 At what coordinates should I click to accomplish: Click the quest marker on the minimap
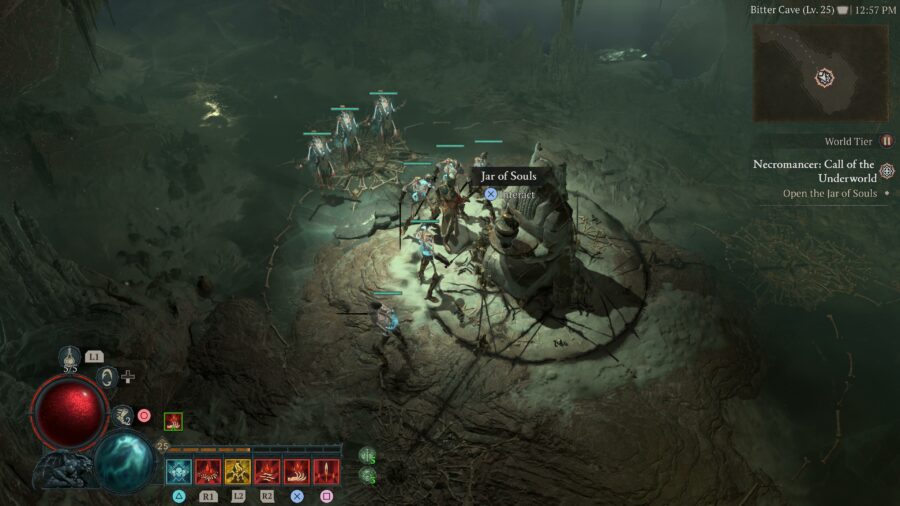tap(824, 76)
